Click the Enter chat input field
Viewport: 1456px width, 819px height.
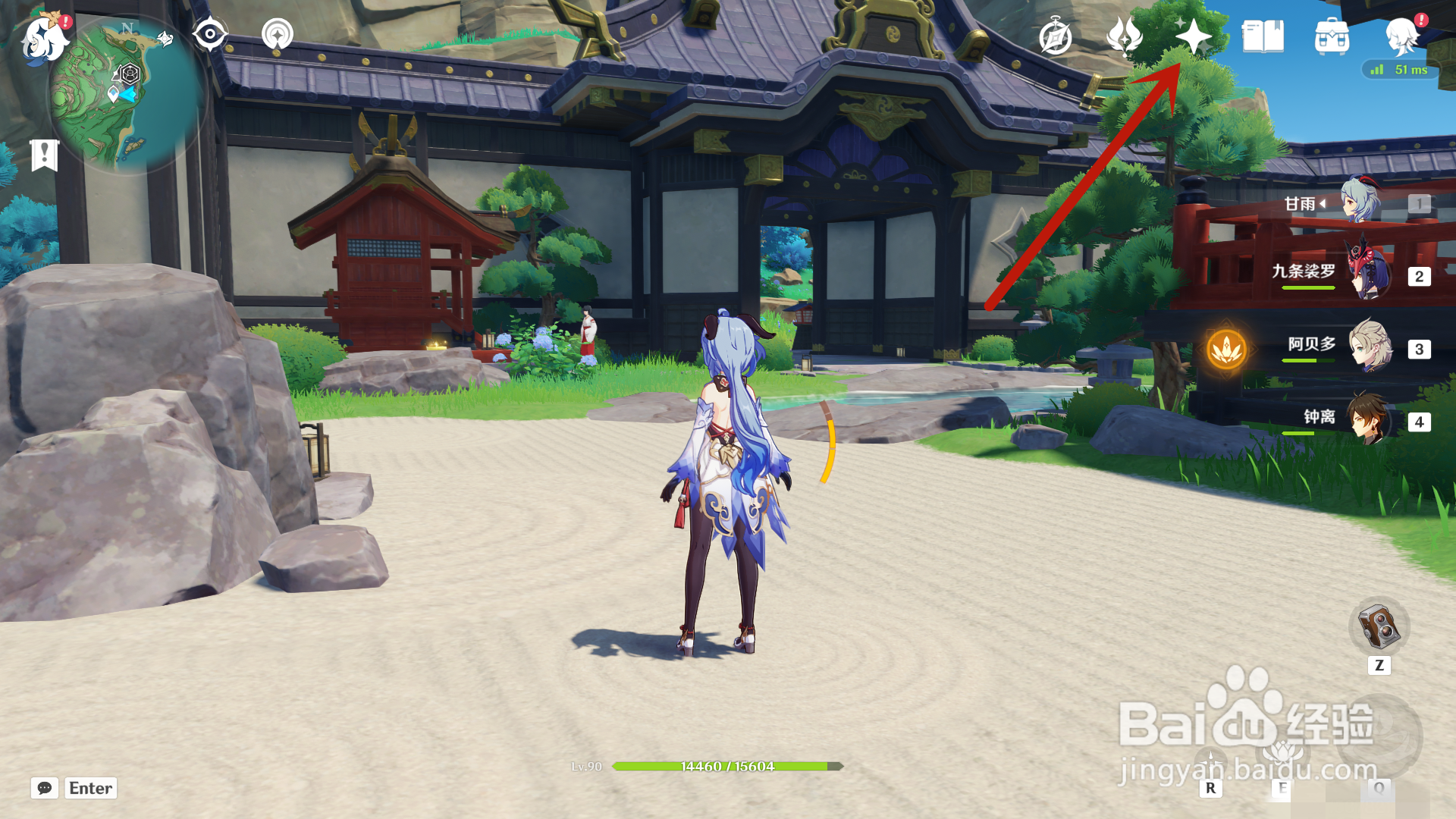(89, 789)
